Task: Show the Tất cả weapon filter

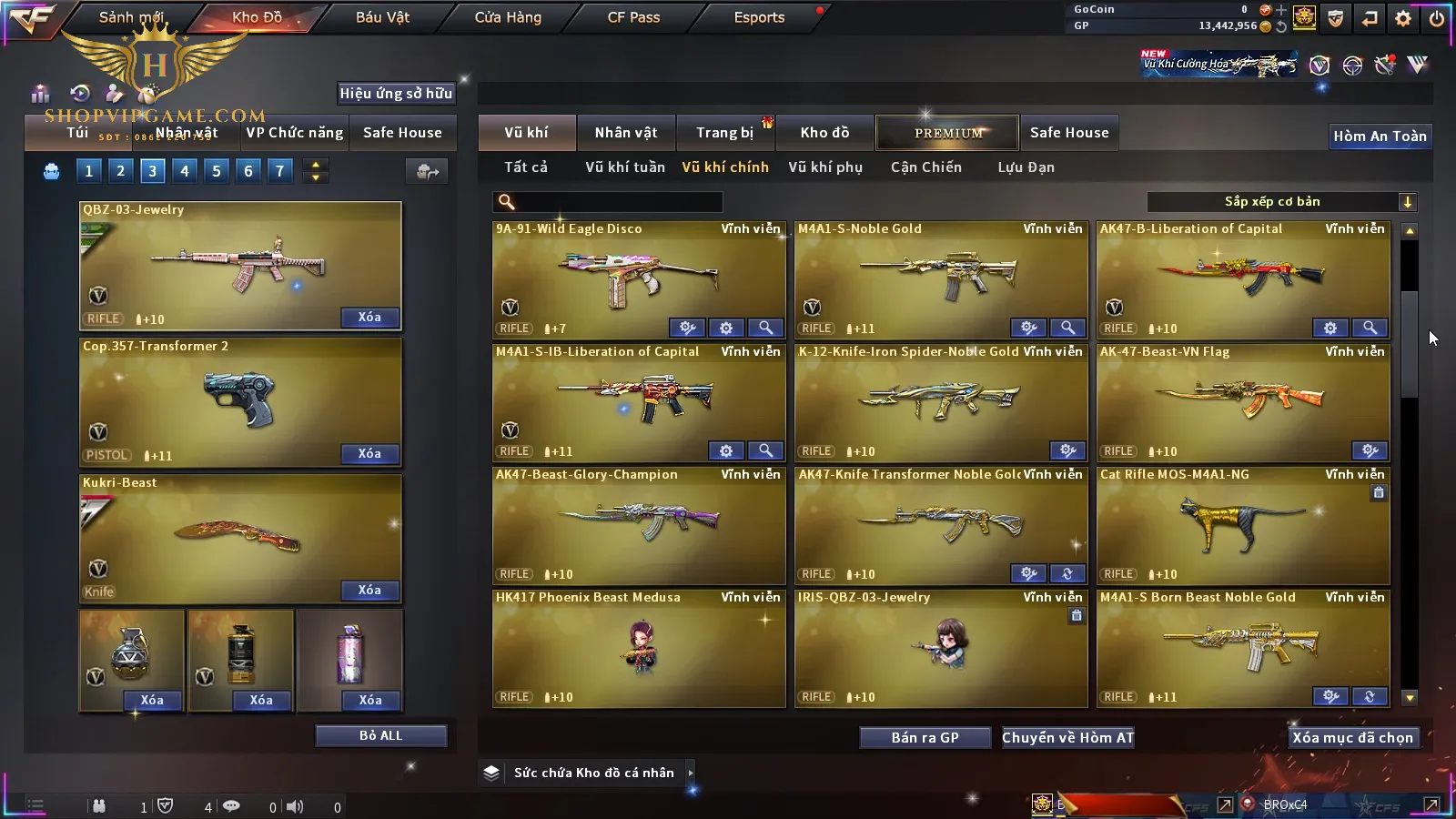Action: pos(526,167)
